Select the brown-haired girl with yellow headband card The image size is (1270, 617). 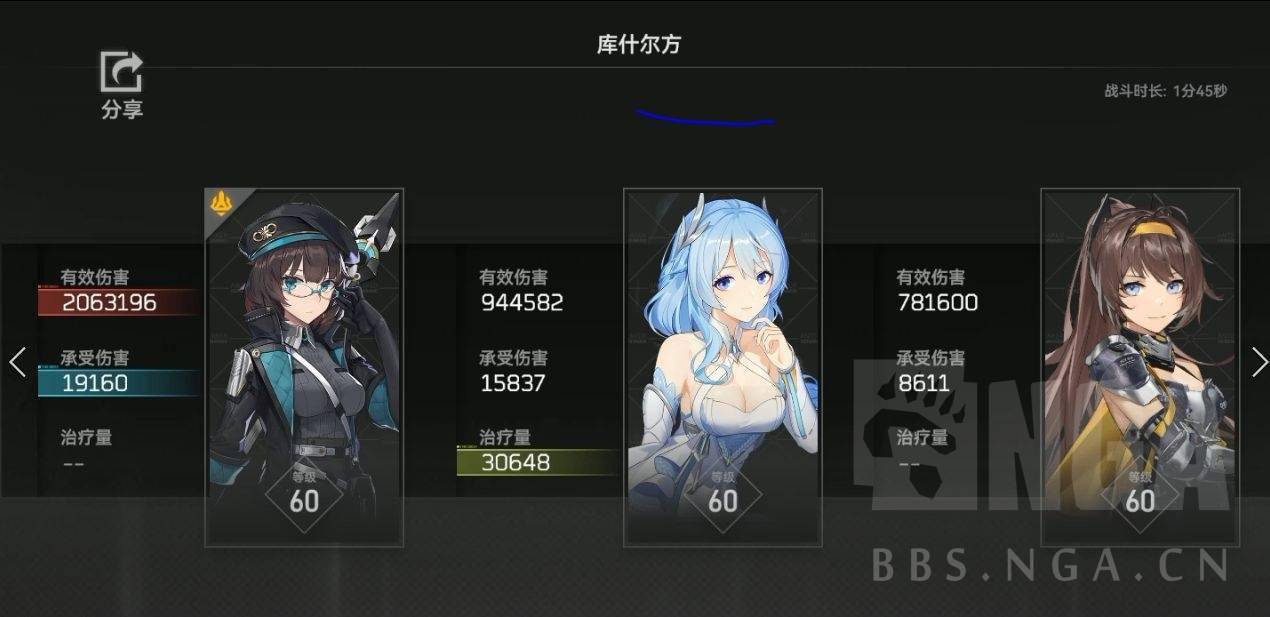coord(1140,367)
